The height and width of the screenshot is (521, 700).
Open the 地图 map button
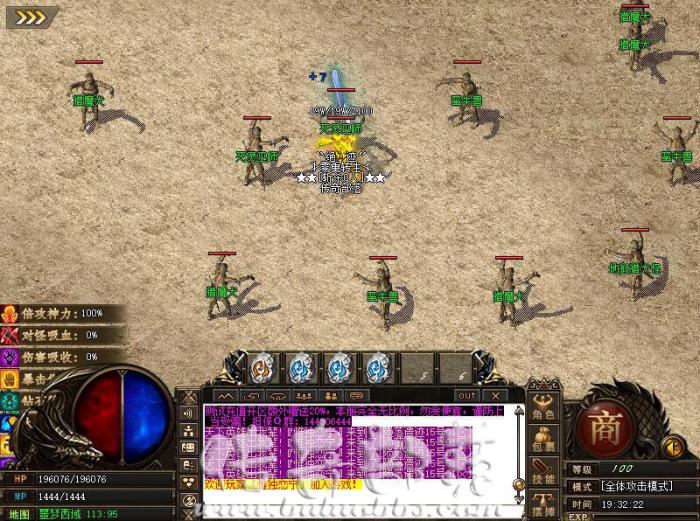coord(20,514)
